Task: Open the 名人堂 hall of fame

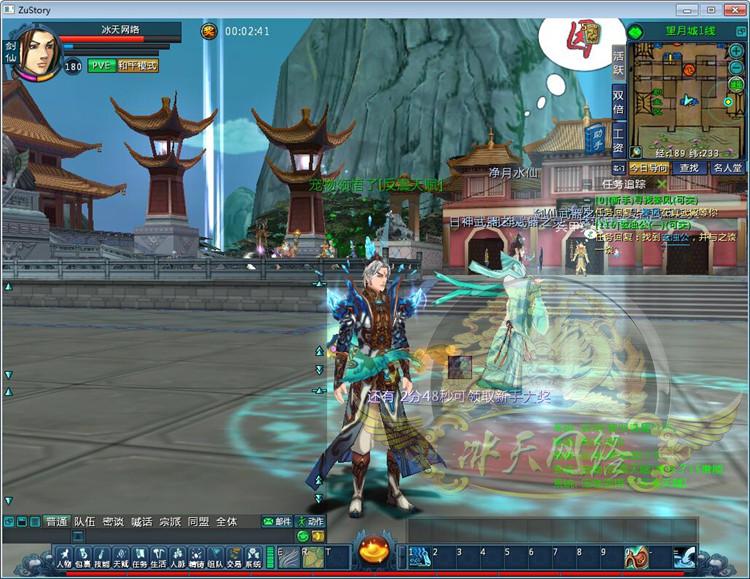Action: pos(725,168)
